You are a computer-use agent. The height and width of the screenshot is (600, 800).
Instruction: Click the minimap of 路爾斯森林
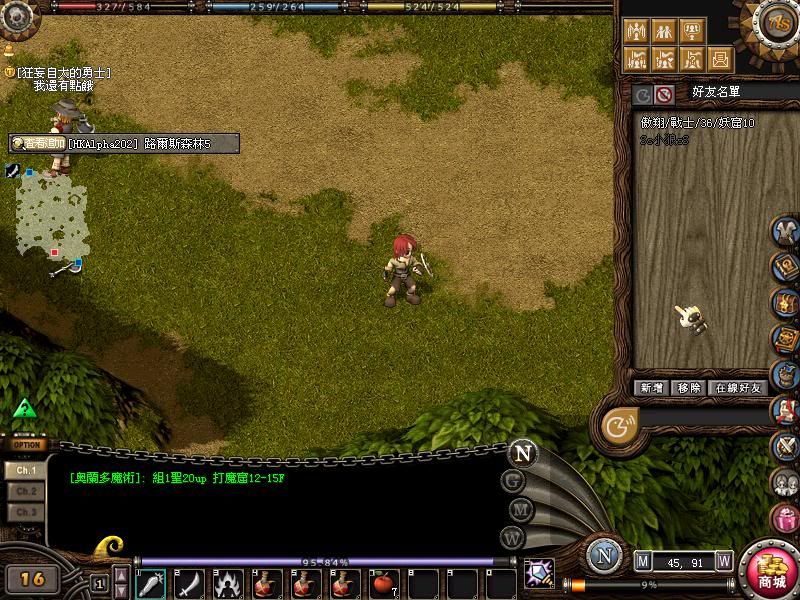[x=52, y=213]
